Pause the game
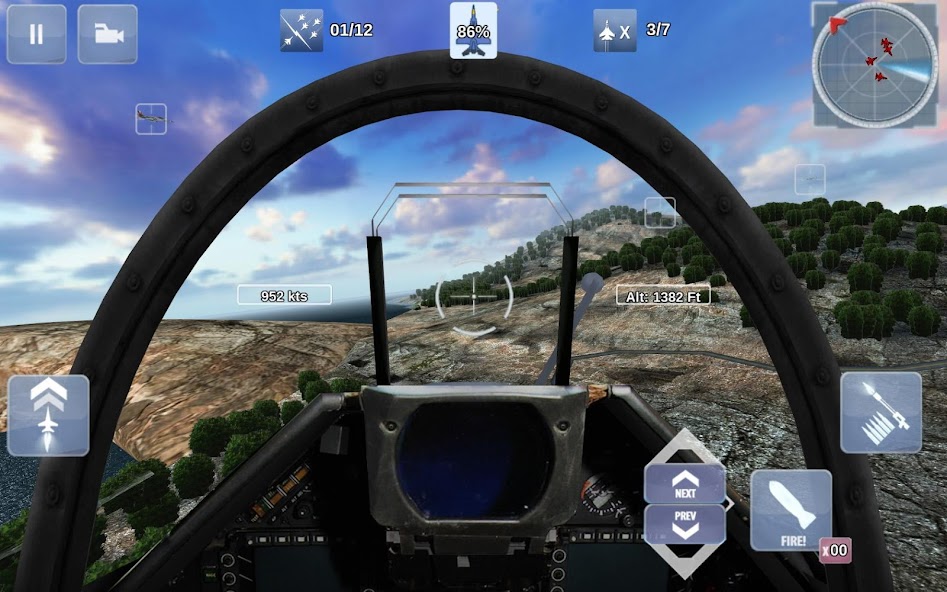The image size is (947, 592). pyautogui.click(x=36, y=34)
